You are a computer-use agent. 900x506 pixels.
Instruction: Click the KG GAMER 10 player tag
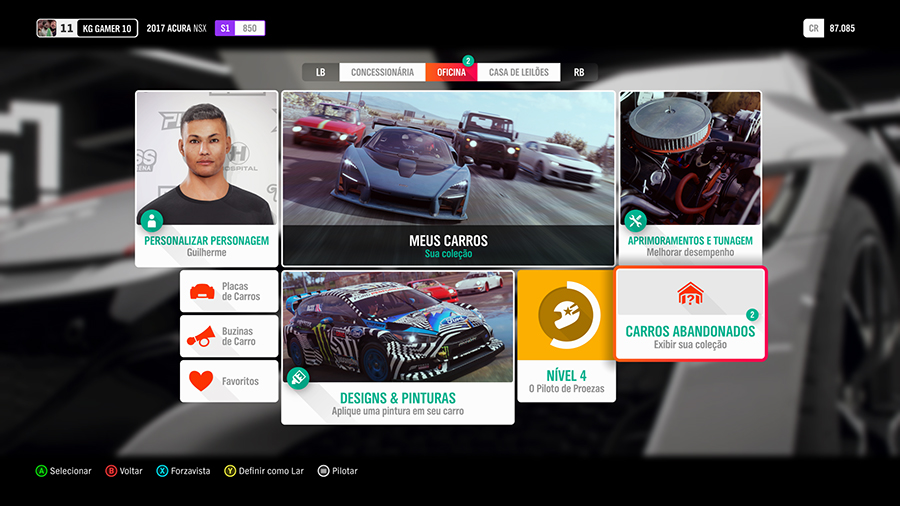pos(106,28)
